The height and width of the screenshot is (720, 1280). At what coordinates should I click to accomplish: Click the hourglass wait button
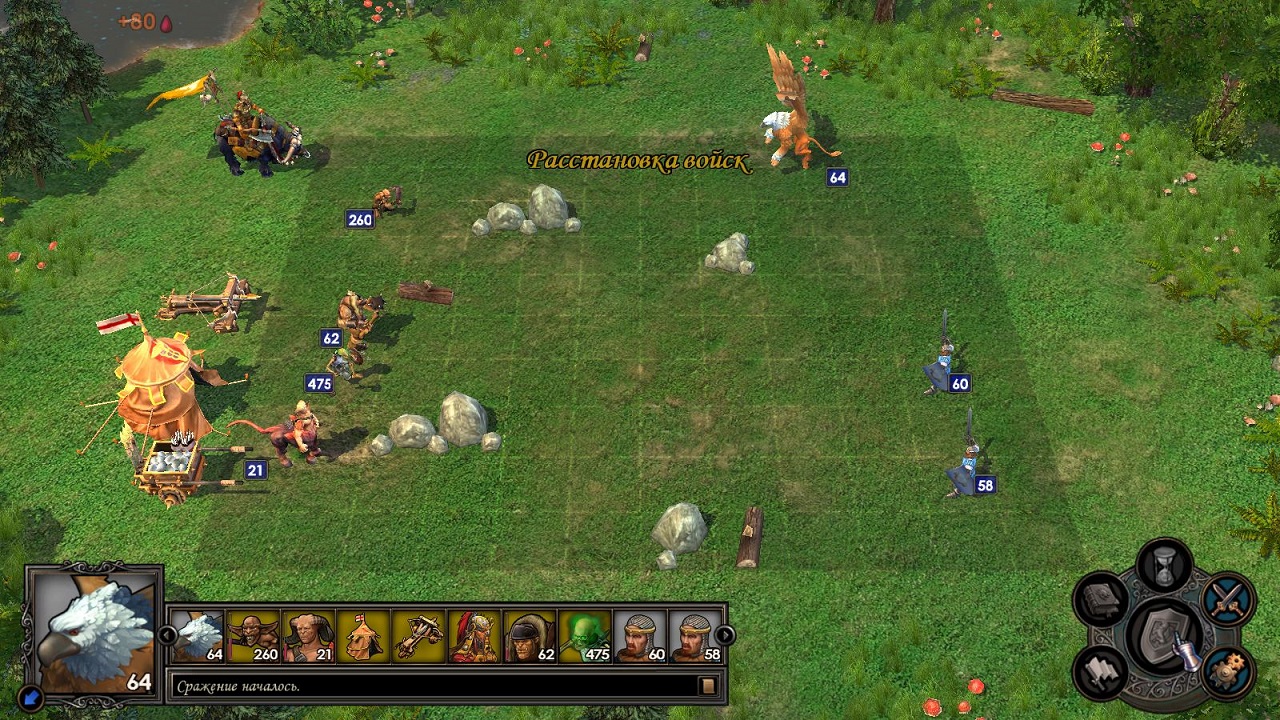pos(1165,567)
